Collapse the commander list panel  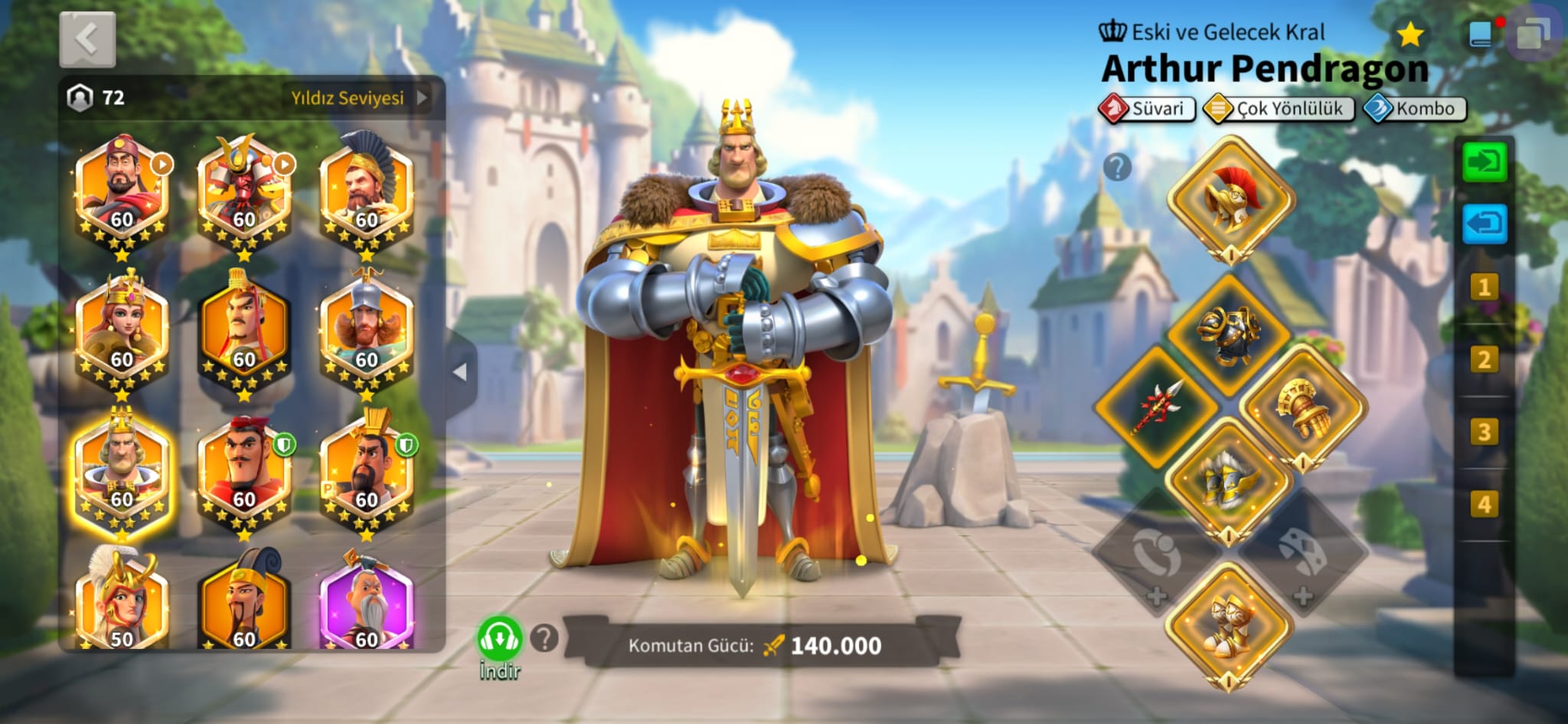pyautogui.click(x=460, y=372)
